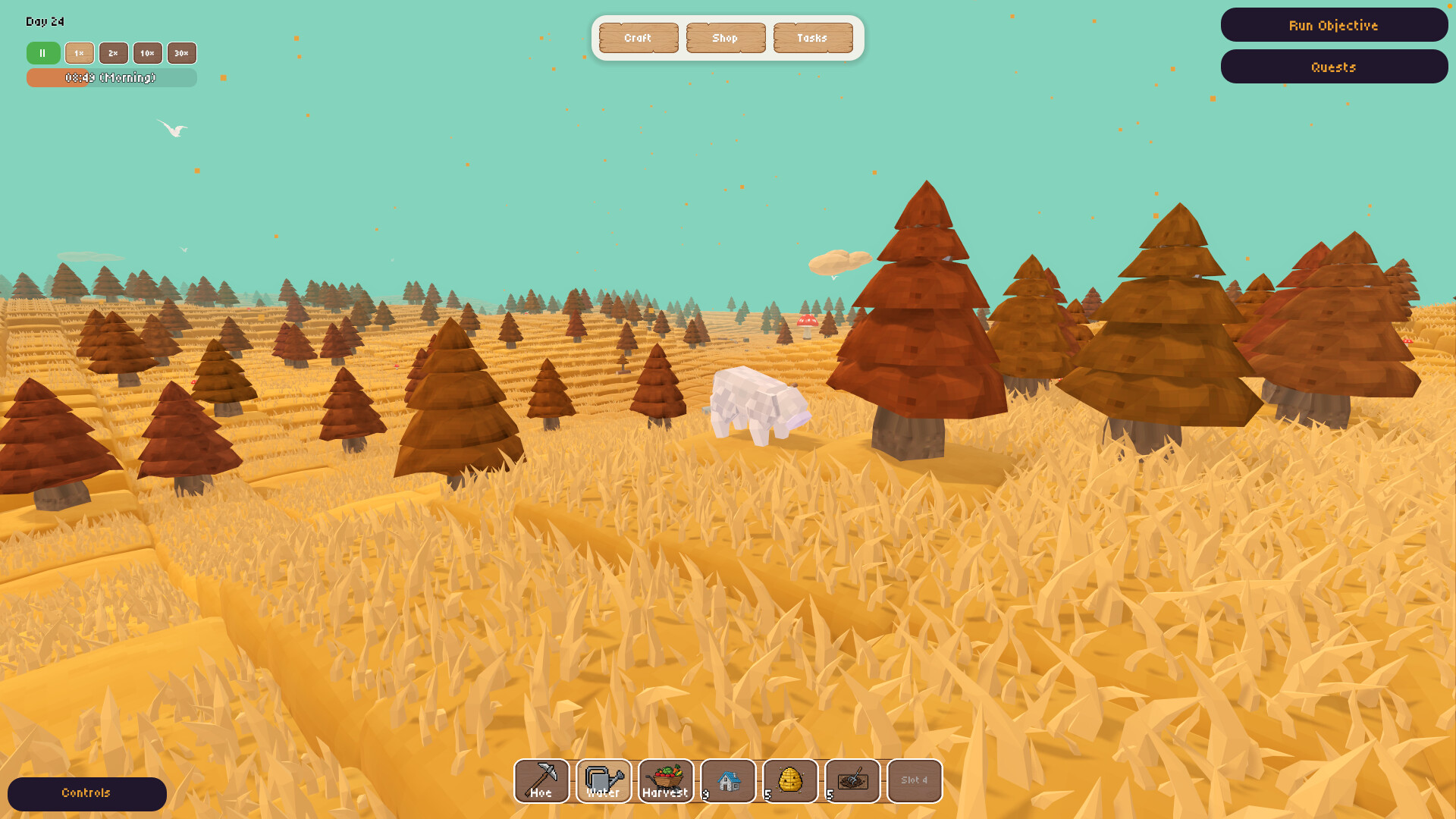Screen dimensions: 1456x819
Task: Click the Run Objective button
Action: (1334, 25)
